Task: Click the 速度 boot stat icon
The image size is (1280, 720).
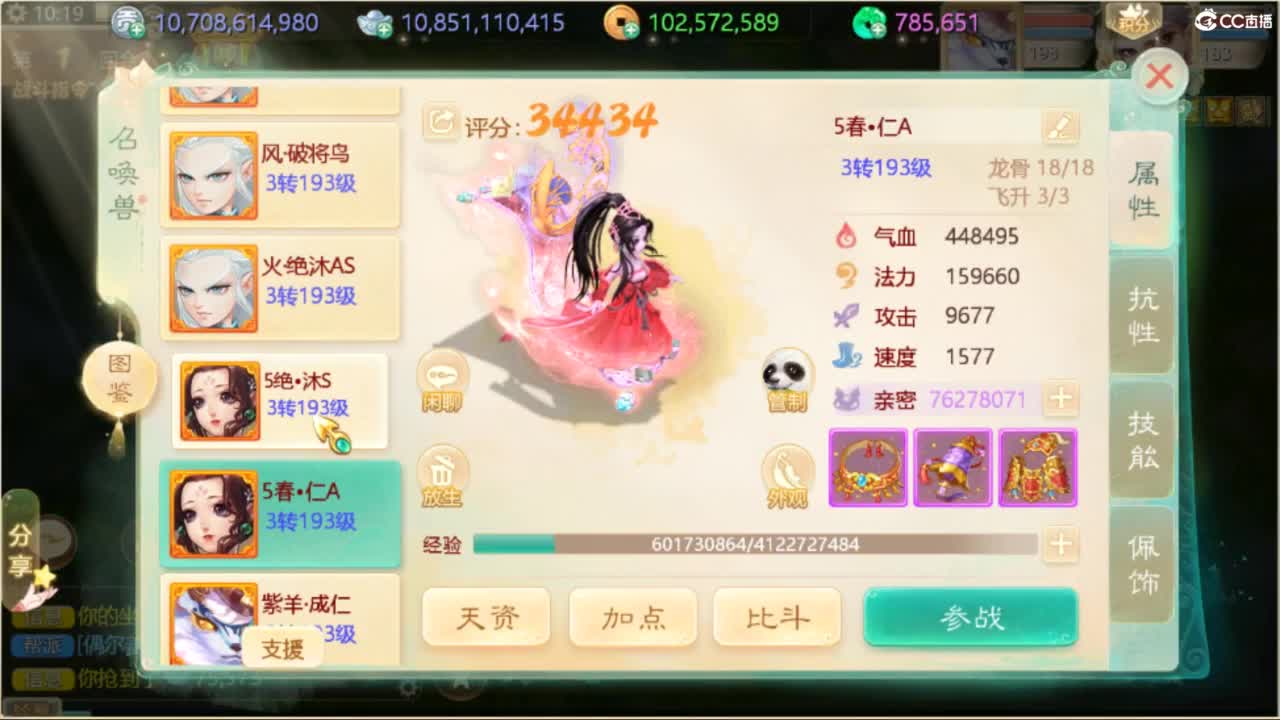Action: [x=845, y=356]
